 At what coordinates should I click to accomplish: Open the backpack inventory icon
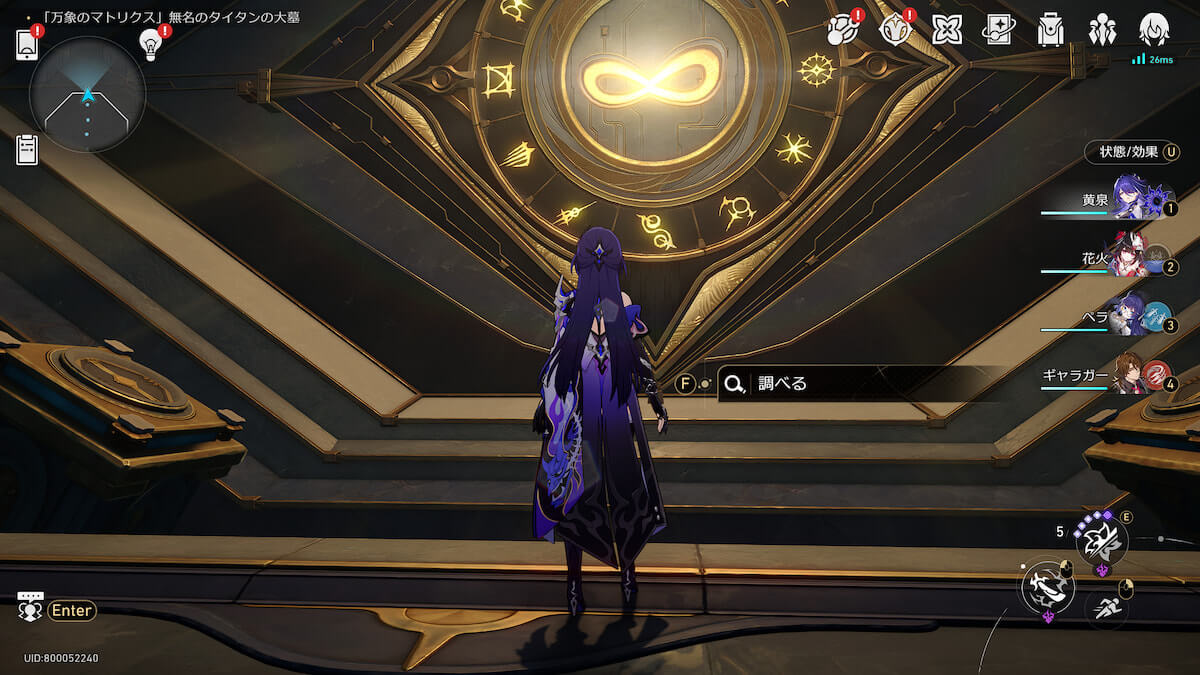pos(1050,30)
